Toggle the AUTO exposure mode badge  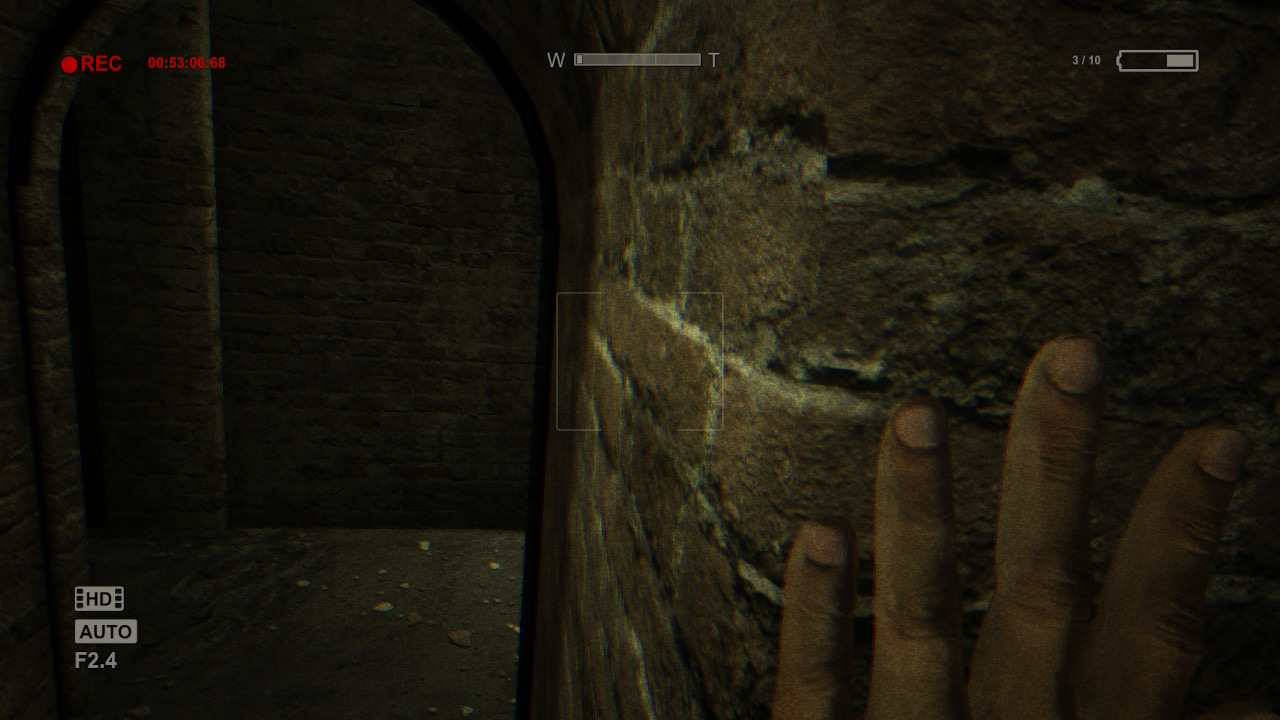click(104, 631)
